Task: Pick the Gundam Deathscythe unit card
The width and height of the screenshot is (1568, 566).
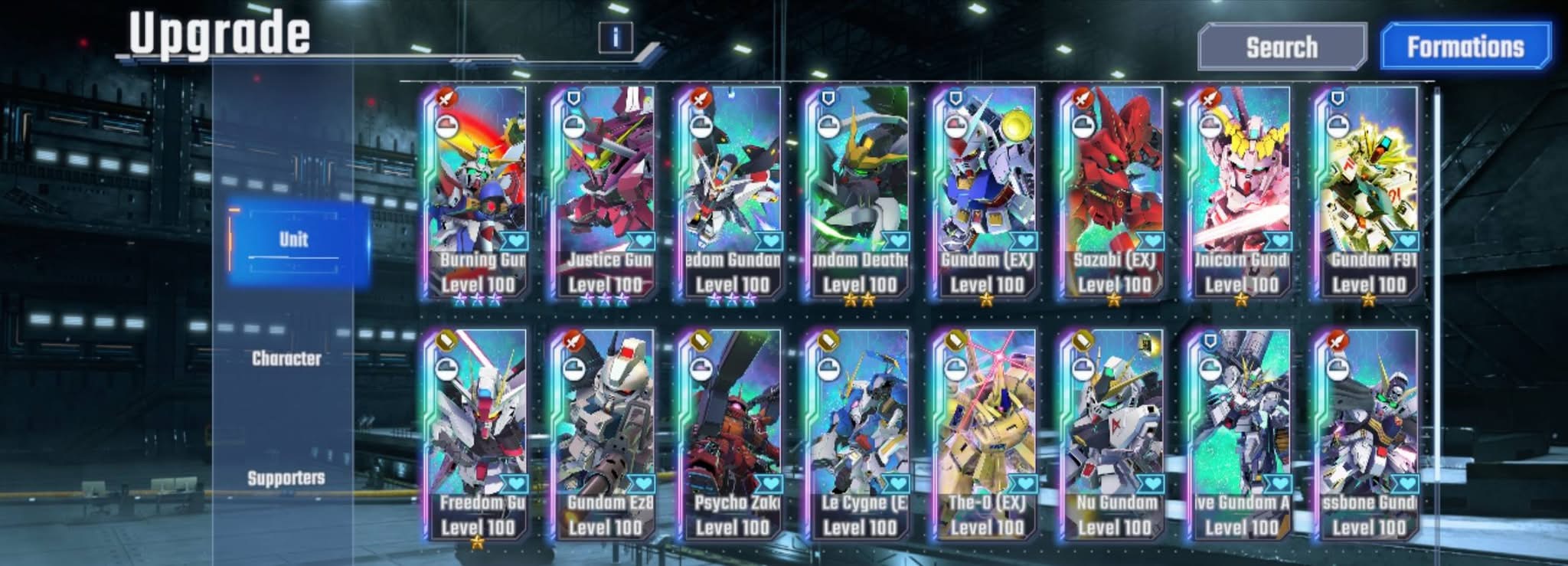Action: click(x=859, y=191)
